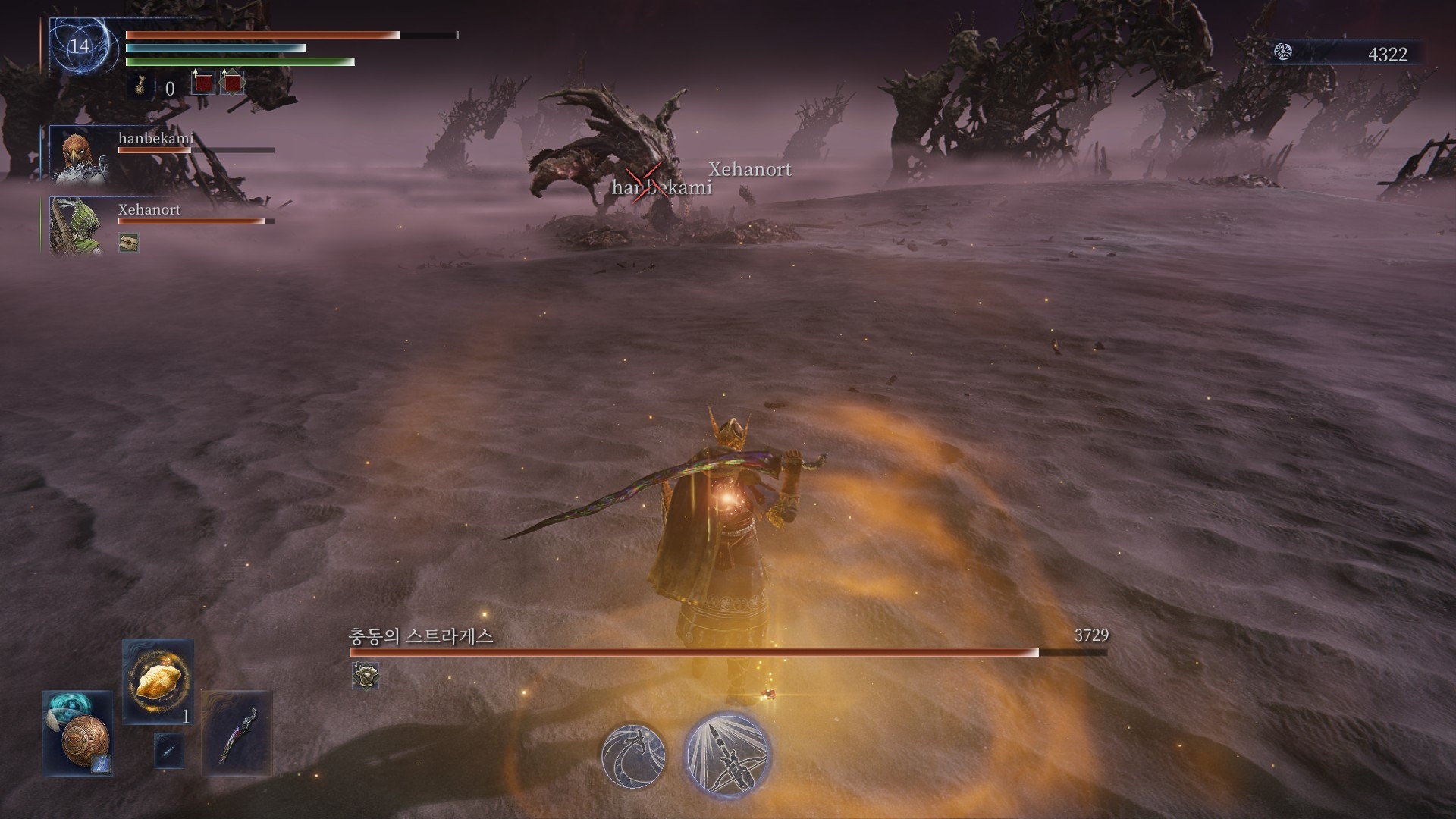The width and height of the screenshot is (1456, 819).
Task: Choose the curved dagger weapon slot
Action: pyautogui.click(x=237, y=733)
